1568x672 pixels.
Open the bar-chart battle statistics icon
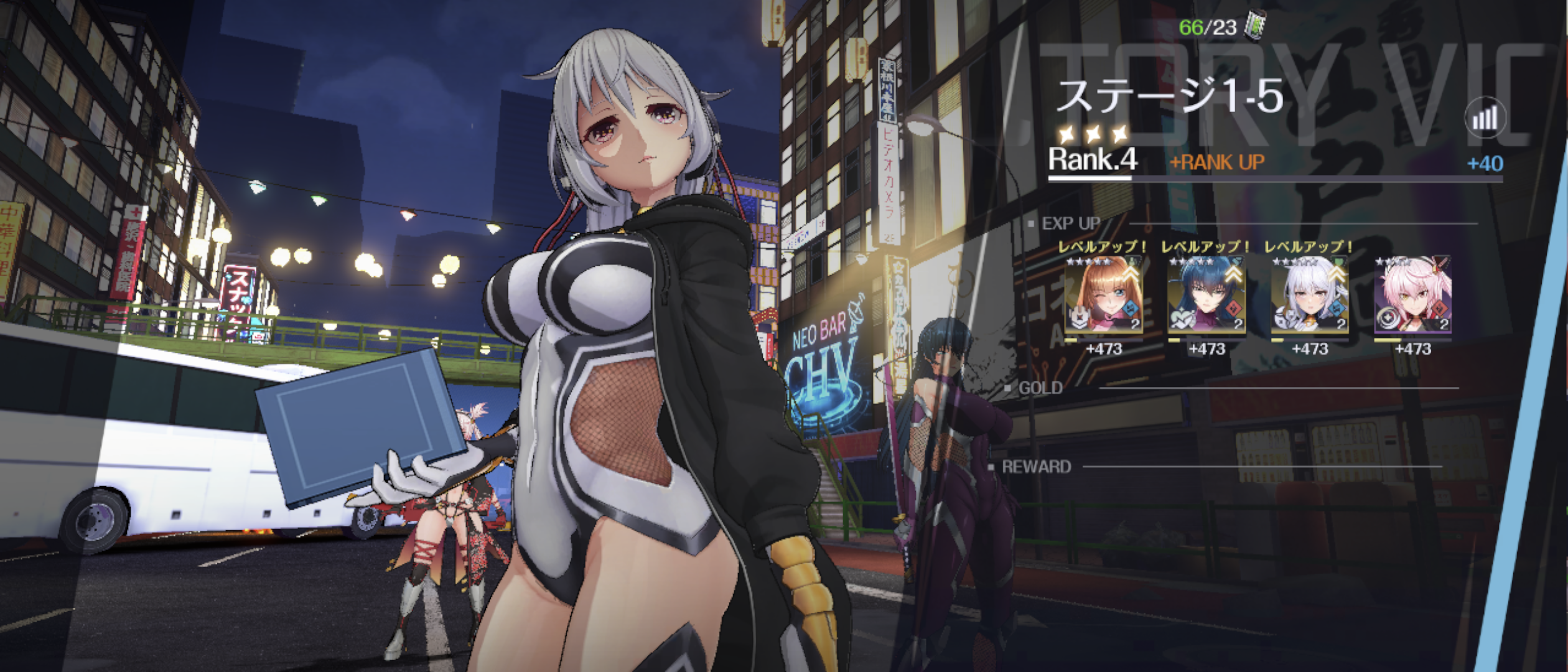(1485, 118)
